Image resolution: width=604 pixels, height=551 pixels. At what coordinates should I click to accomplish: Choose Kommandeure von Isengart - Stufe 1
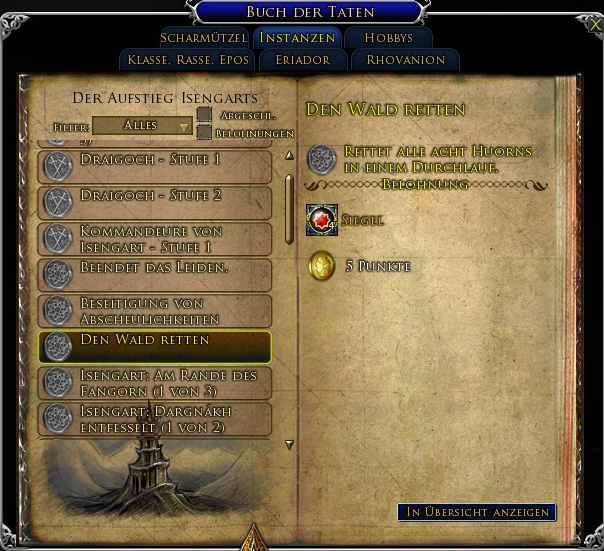tap(155, 237)
